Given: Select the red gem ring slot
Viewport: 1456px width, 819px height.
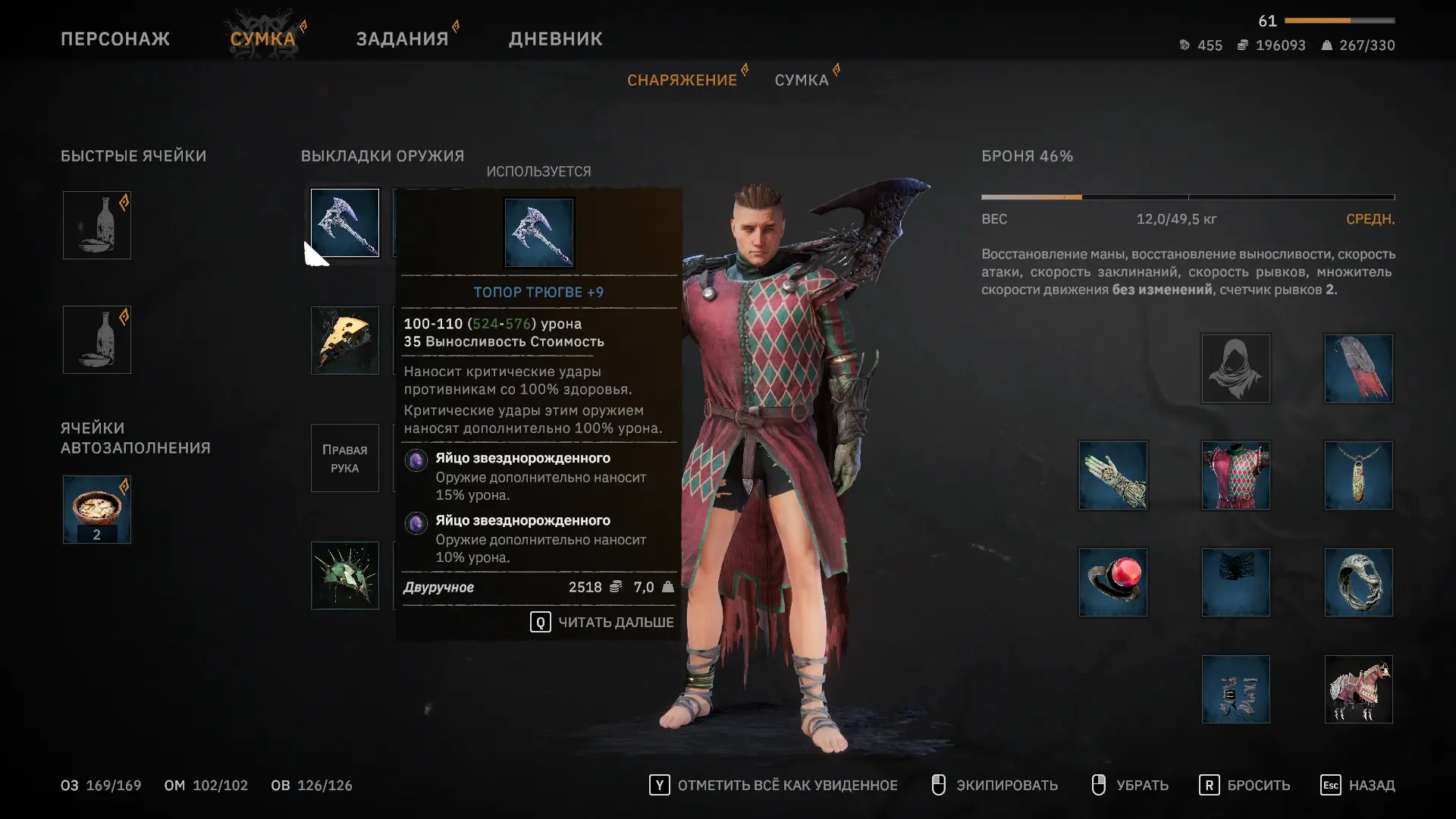Looking at the screenshot, I should pyautogui.click(x=1112, y=582).
